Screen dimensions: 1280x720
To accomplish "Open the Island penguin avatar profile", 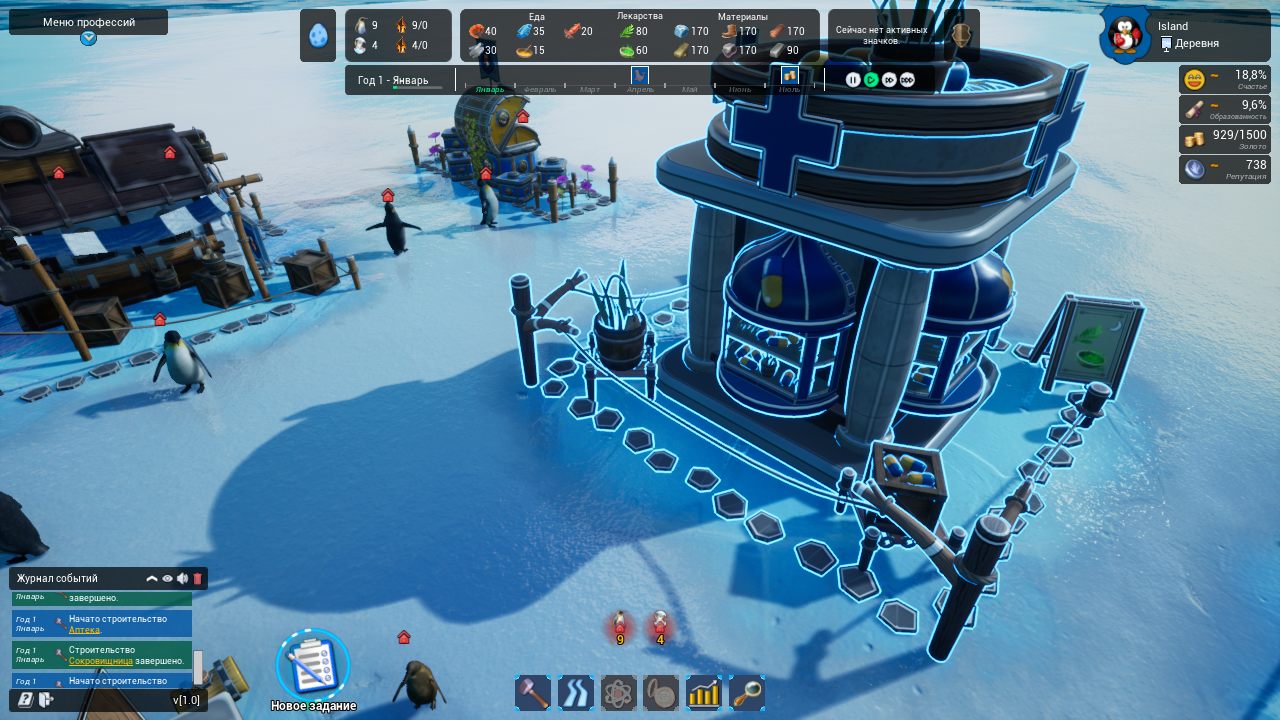I will 1126,35.
